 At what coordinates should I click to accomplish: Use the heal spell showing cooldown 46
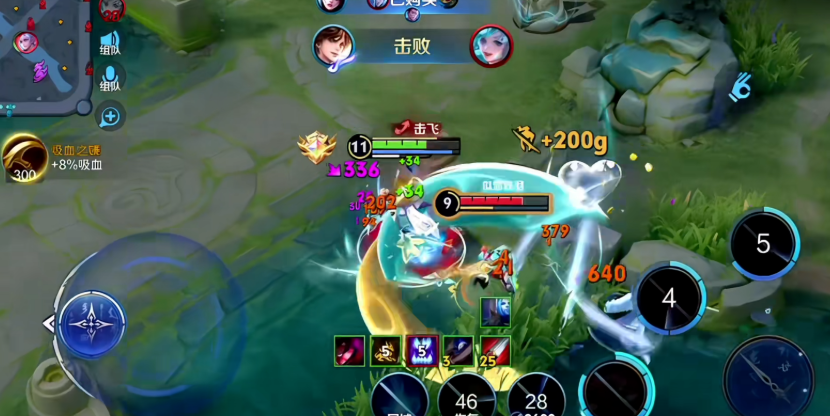coord(466,398)
